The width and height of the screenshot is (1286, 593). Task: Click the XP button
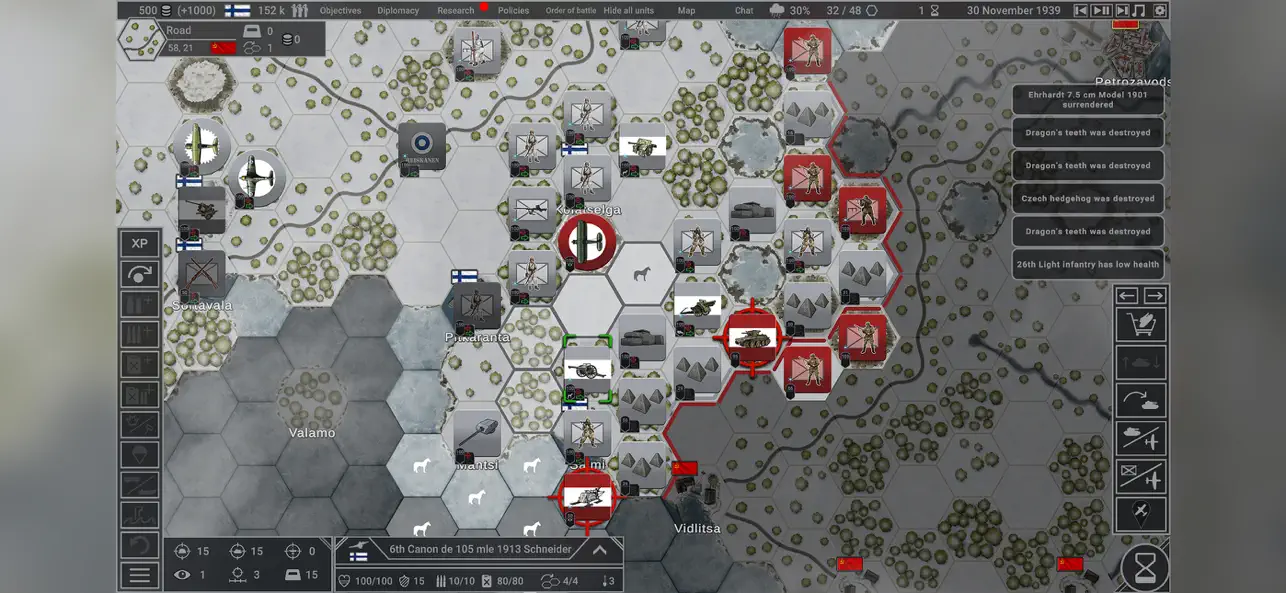click(140, 243)
